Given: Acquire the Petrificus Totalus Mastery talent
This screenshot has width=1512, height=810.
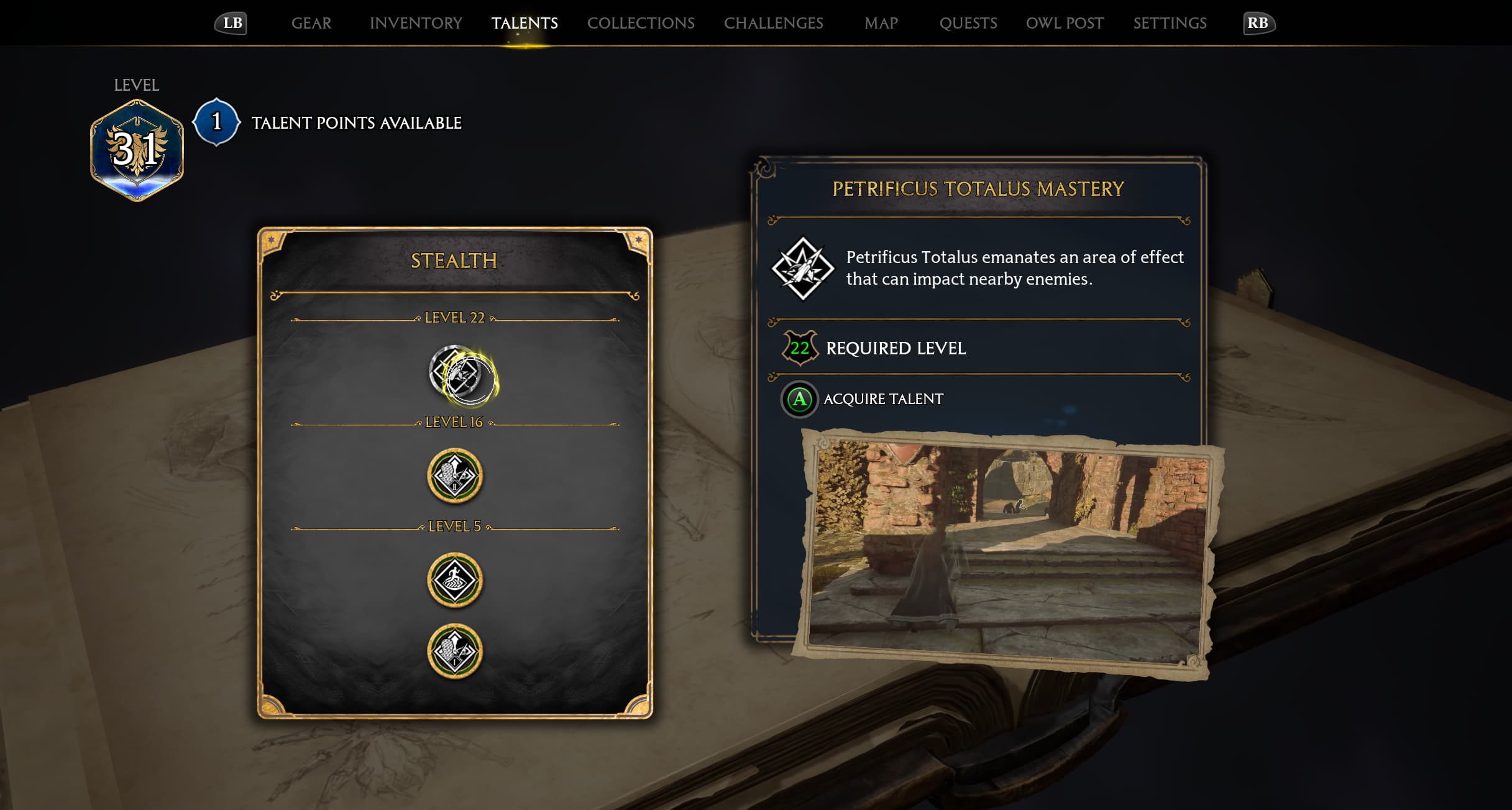Looking at the screenshot, I should pyautogui.click(x=799, y=399).
